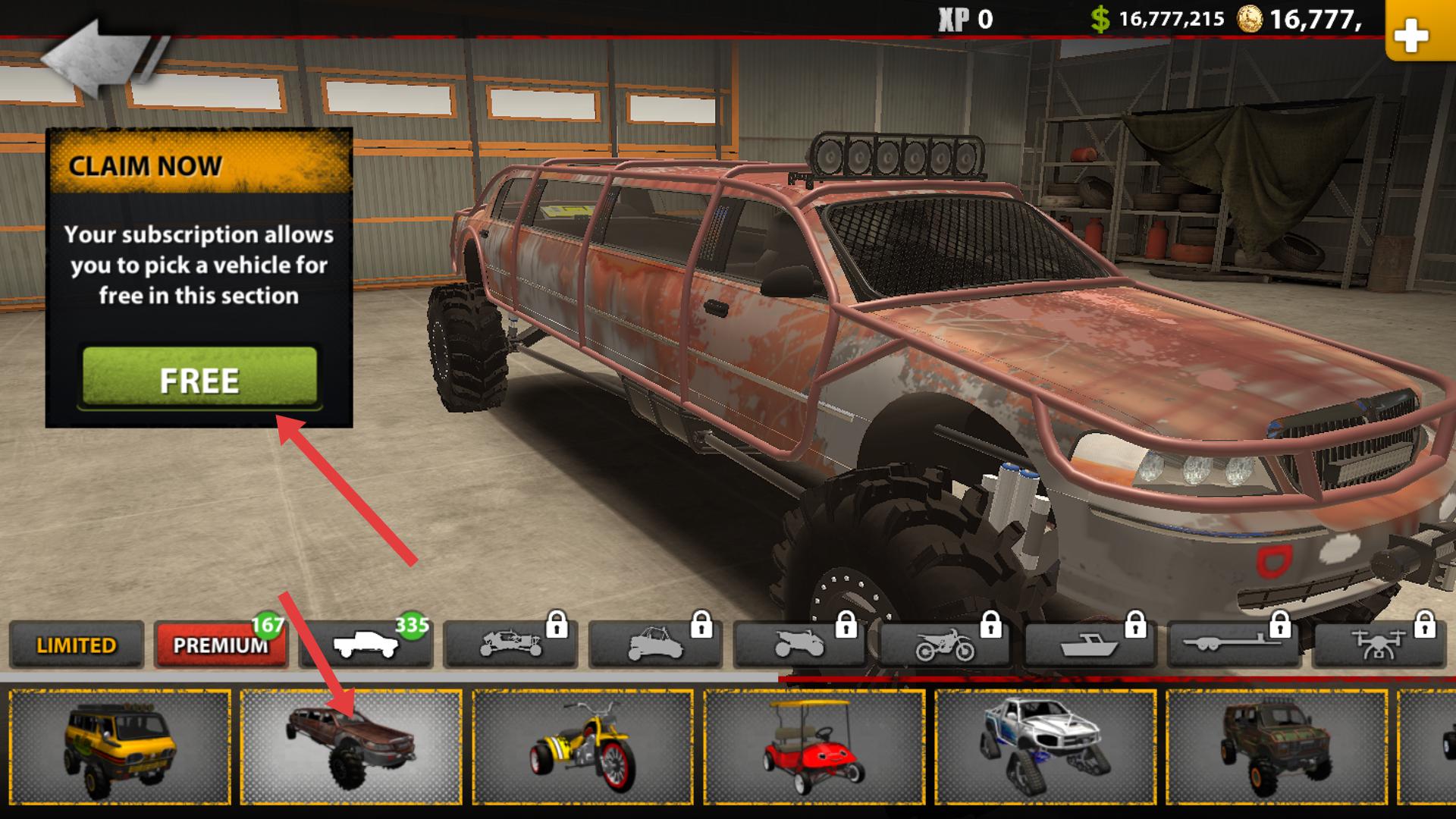
Task: Select the rusty limousine thumbnail
Action: tap(351, 747)
